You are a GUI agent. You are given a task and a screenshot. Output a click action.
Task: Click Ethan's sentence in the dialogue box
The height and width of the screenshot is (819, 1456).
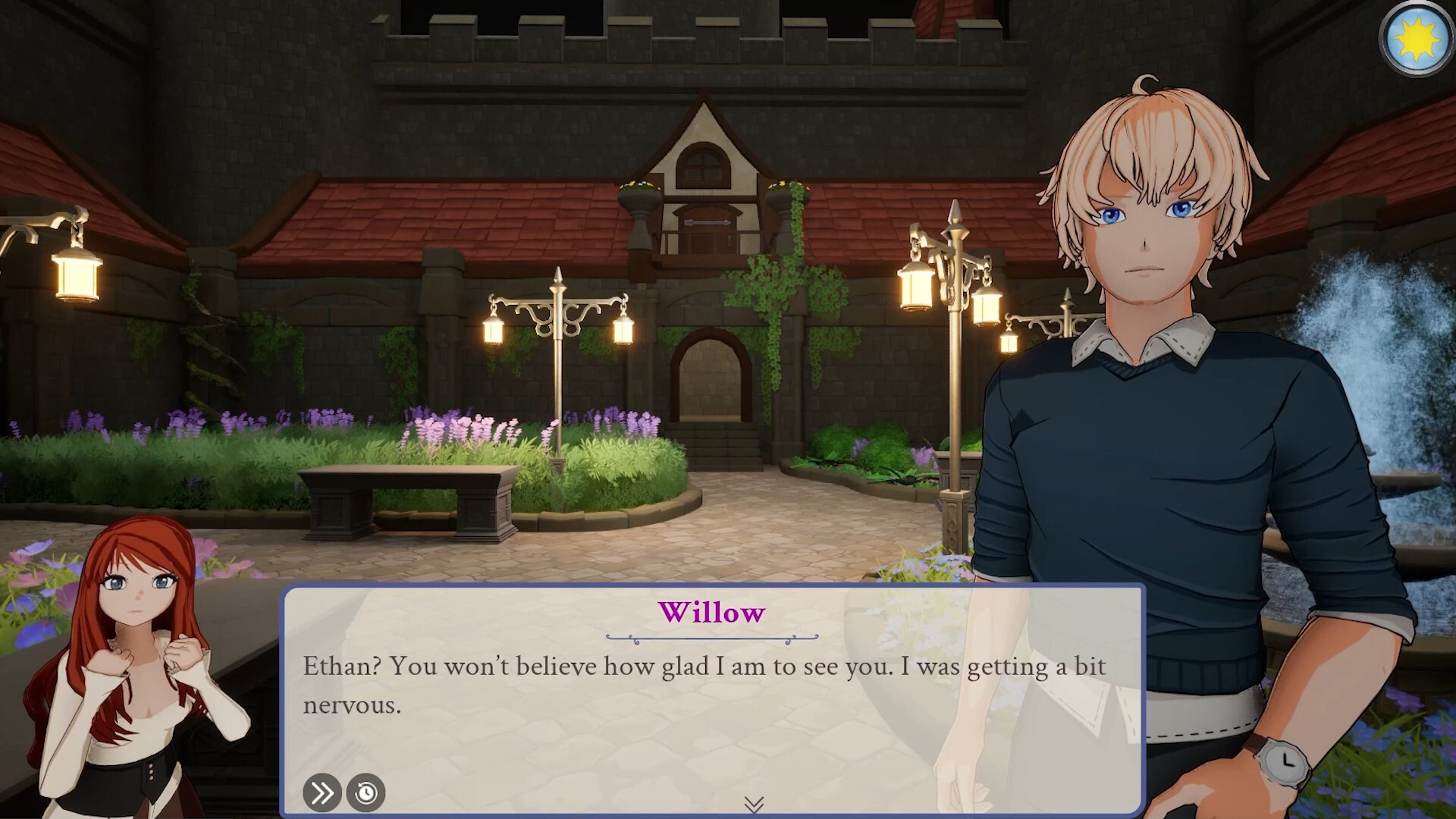[704, 668]
